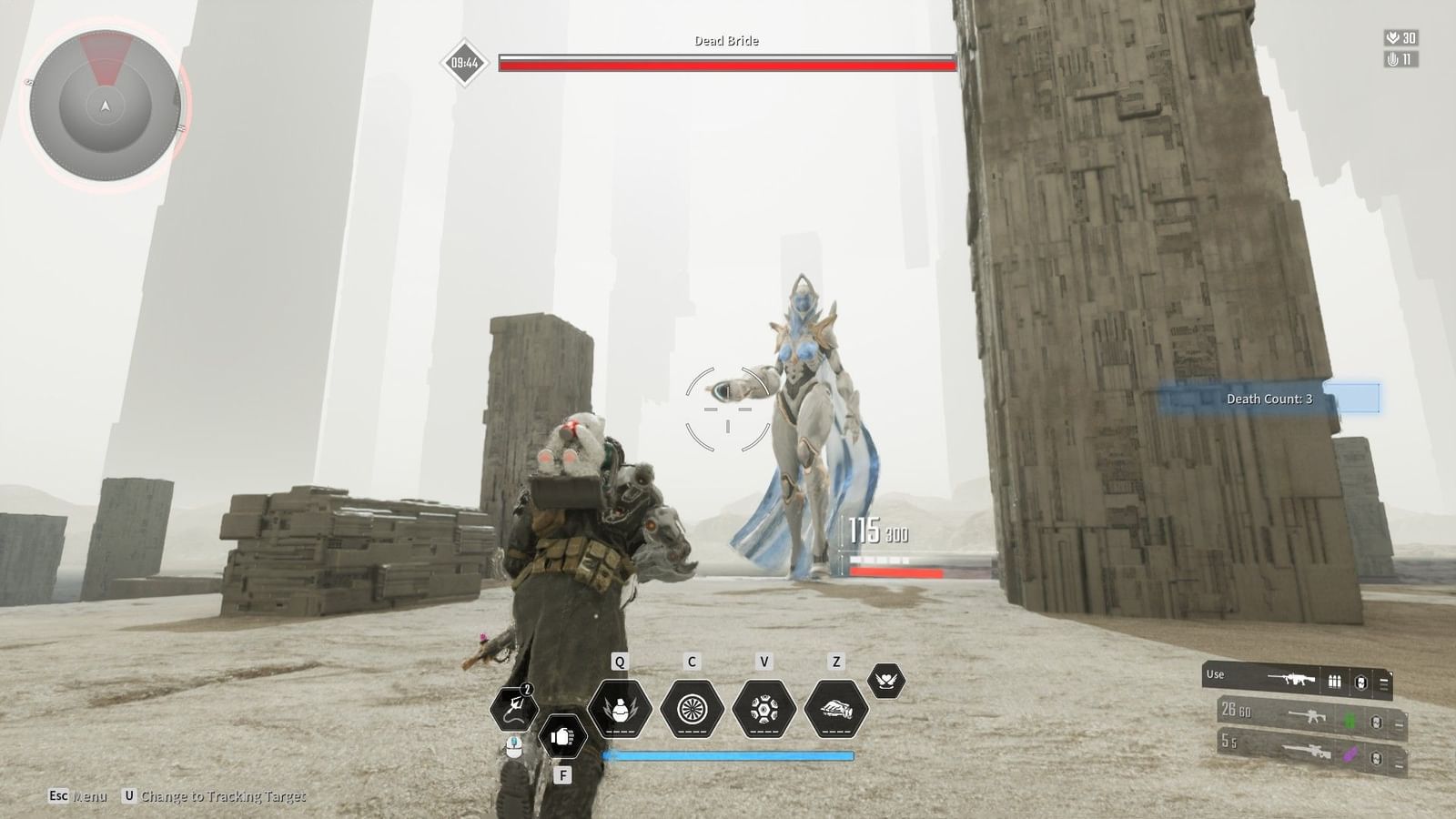Click the Dead Bride boss name label
1456x819 pixels.
[726, 41]
